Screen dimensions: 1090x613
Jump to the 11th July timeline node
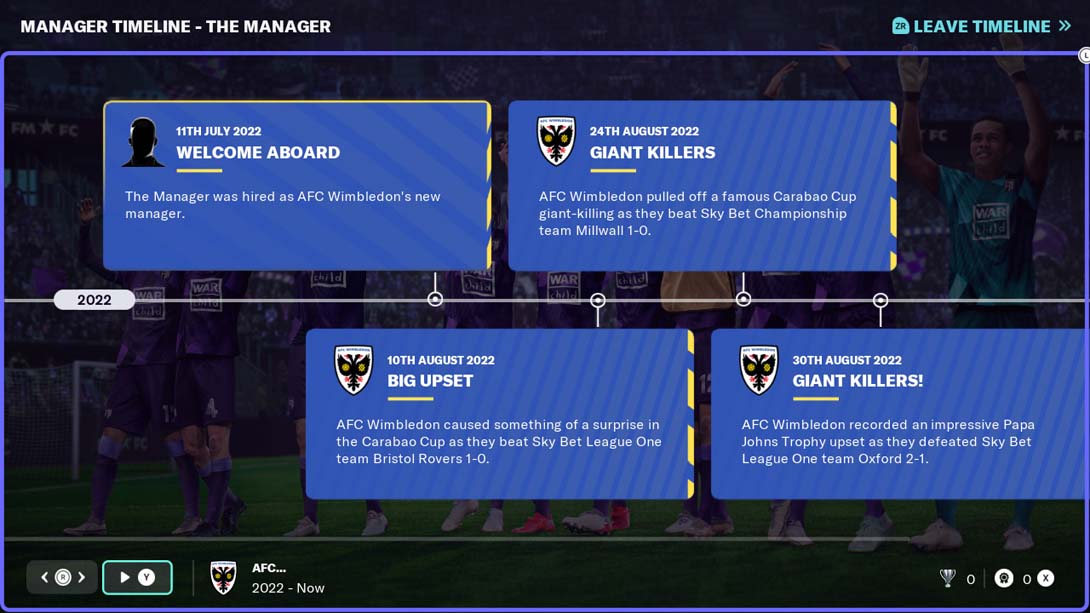[x=435, y=299]
